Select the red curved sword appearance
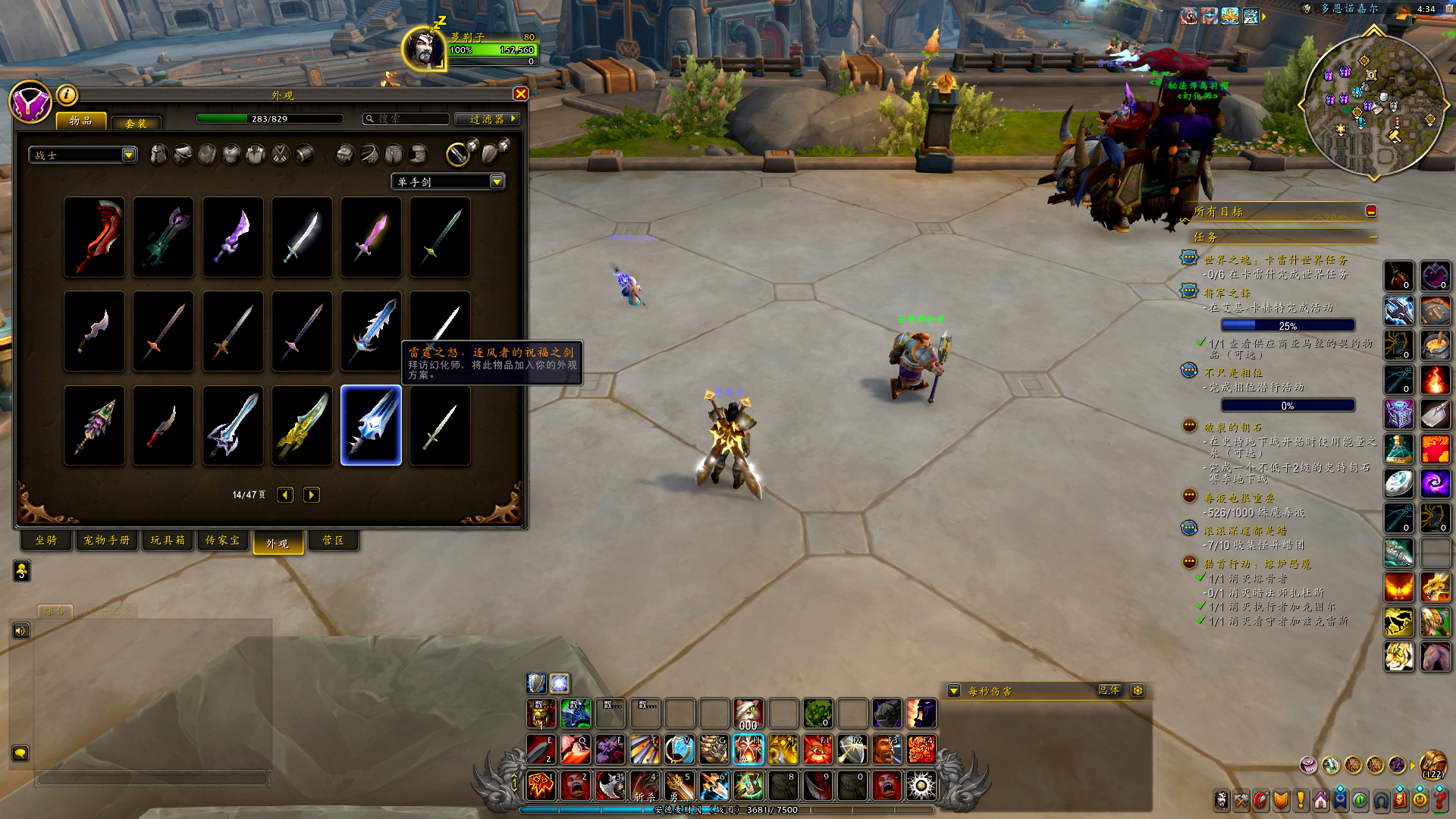The image size is (1456, 819). pyautogui.click(x=94, y=237)
